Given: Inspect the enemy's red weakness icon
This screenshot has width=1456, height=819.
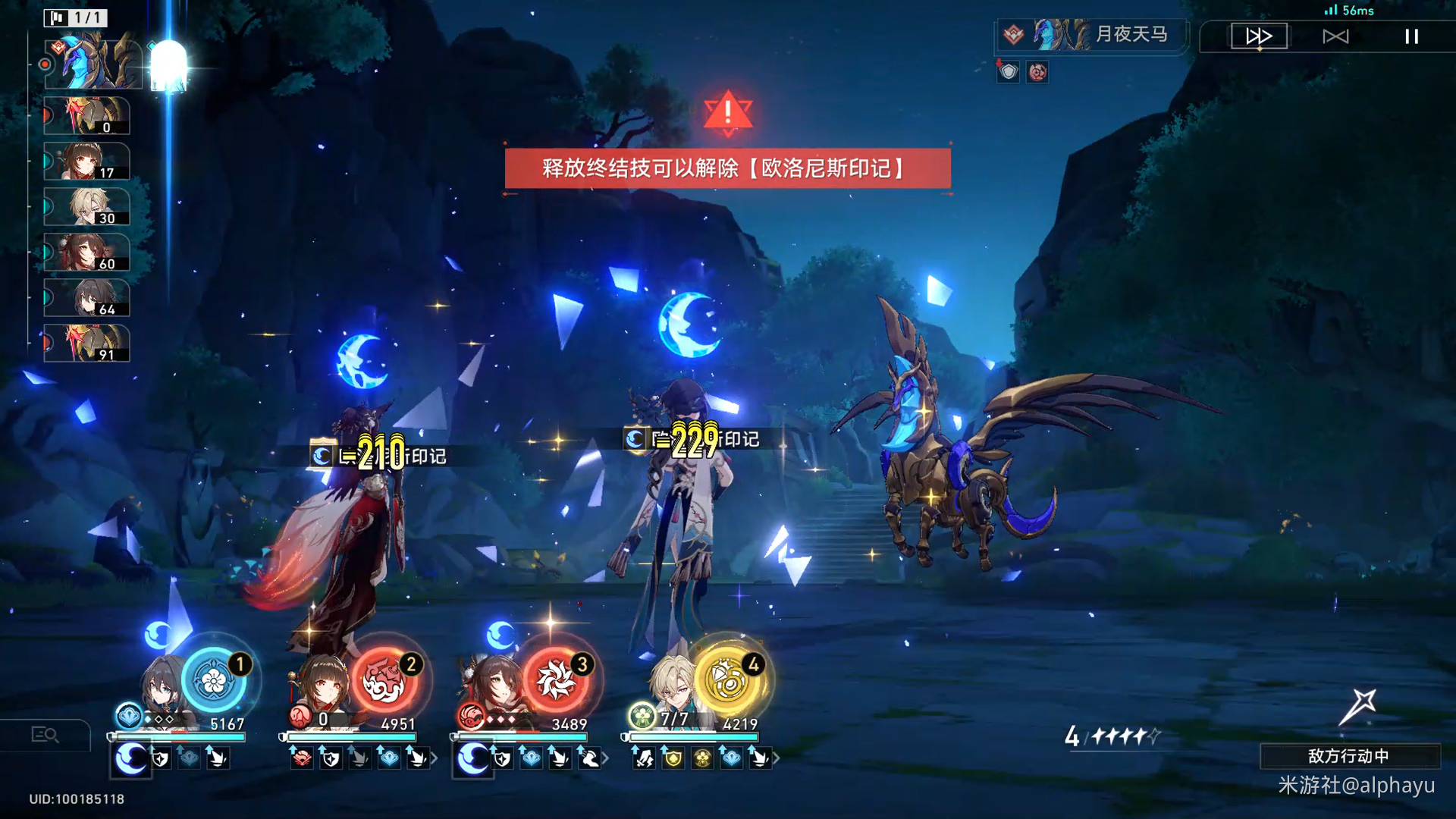Looking at the screenshot, I should point(1037,72).
